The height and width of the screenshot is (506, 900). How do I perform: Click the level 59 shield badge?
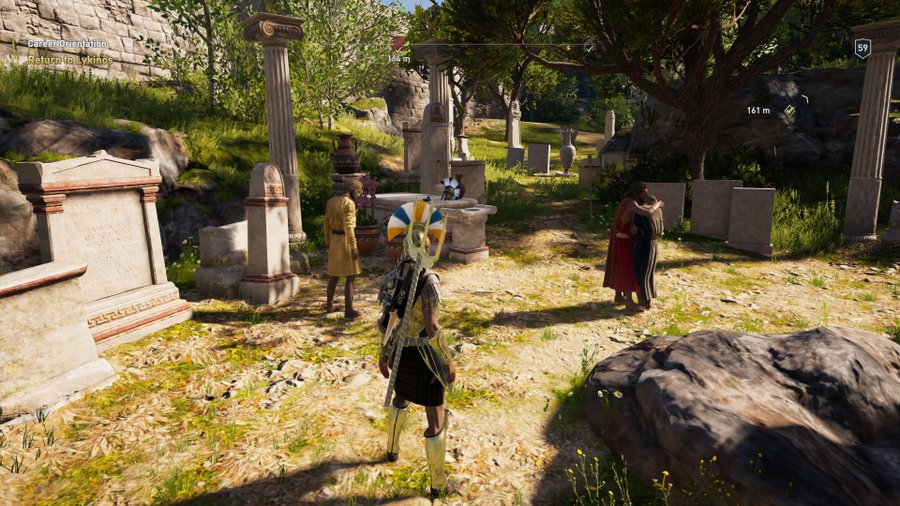click(862, 47)
